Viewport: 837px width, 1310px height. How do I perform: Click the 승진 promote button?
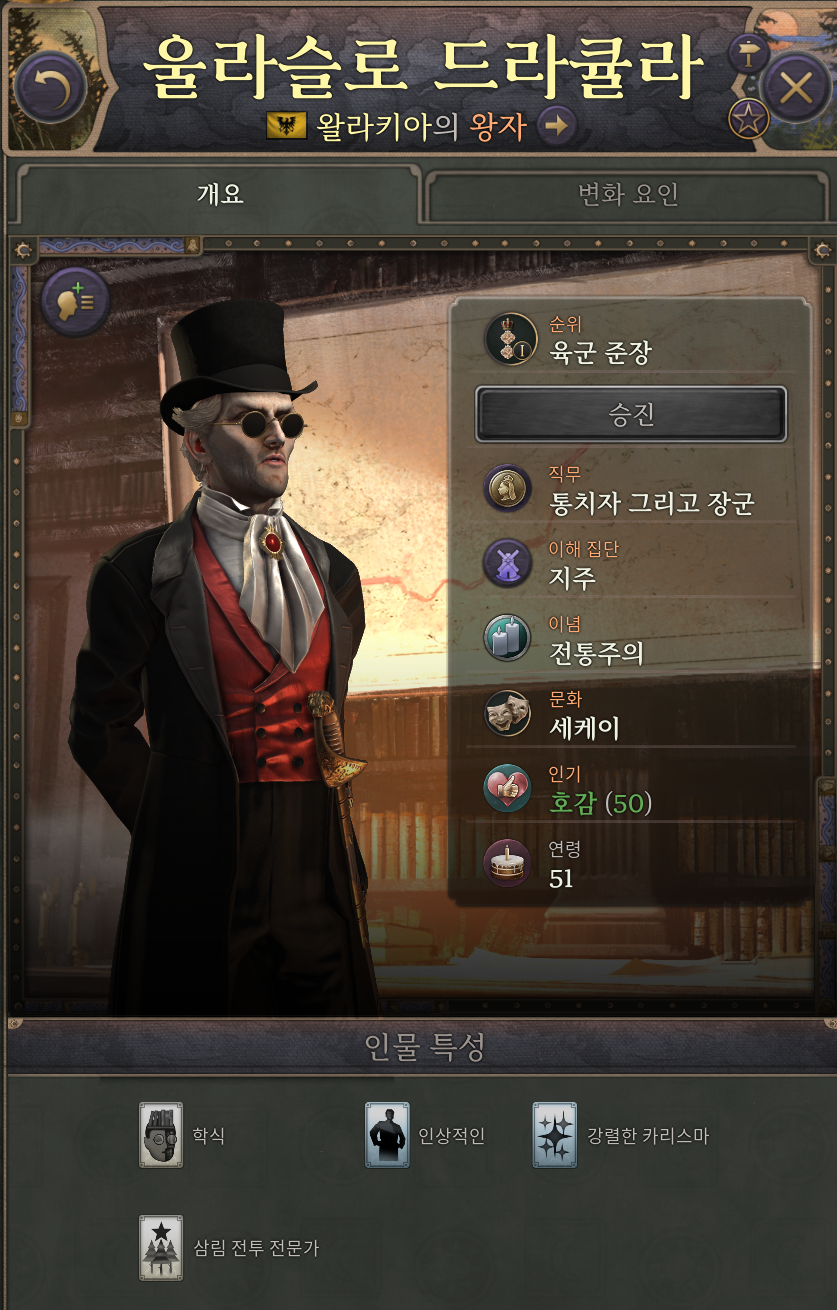point(630,414)
